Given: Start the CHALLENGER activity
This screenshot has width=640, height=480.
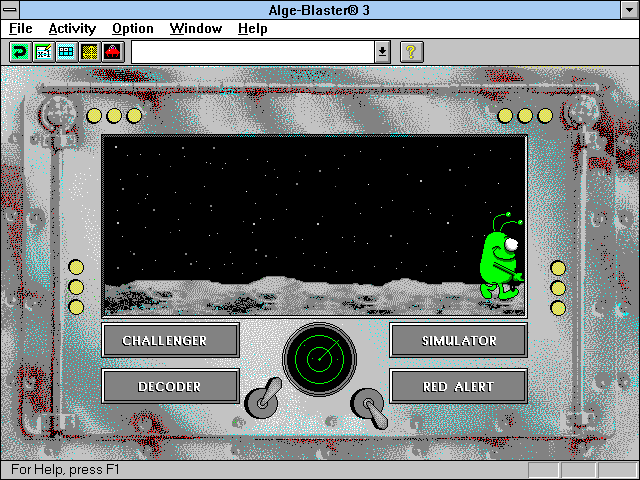Looking at the screenshot, I should click(170, 340).
